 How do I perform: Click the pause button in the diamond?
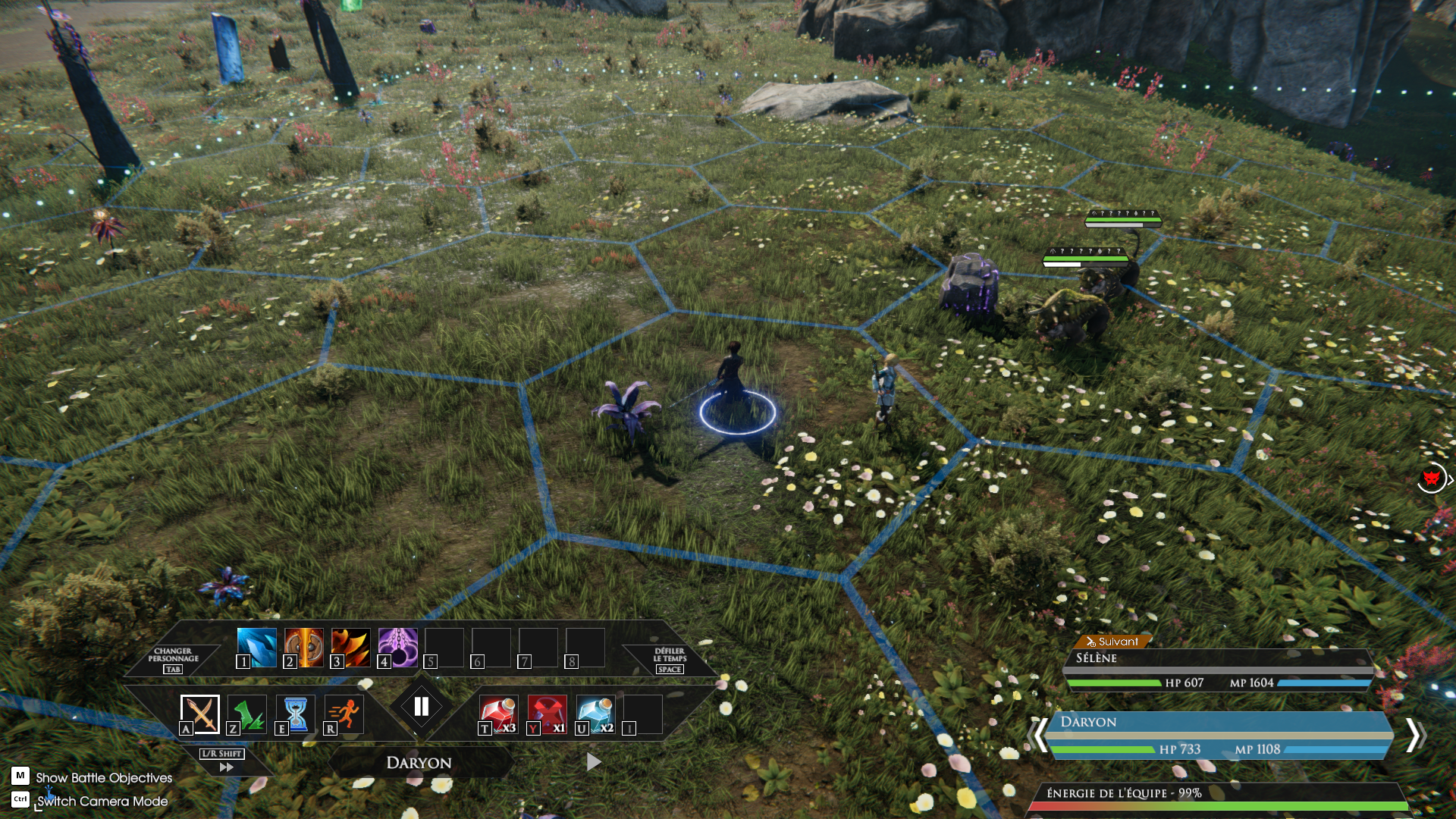422,707
